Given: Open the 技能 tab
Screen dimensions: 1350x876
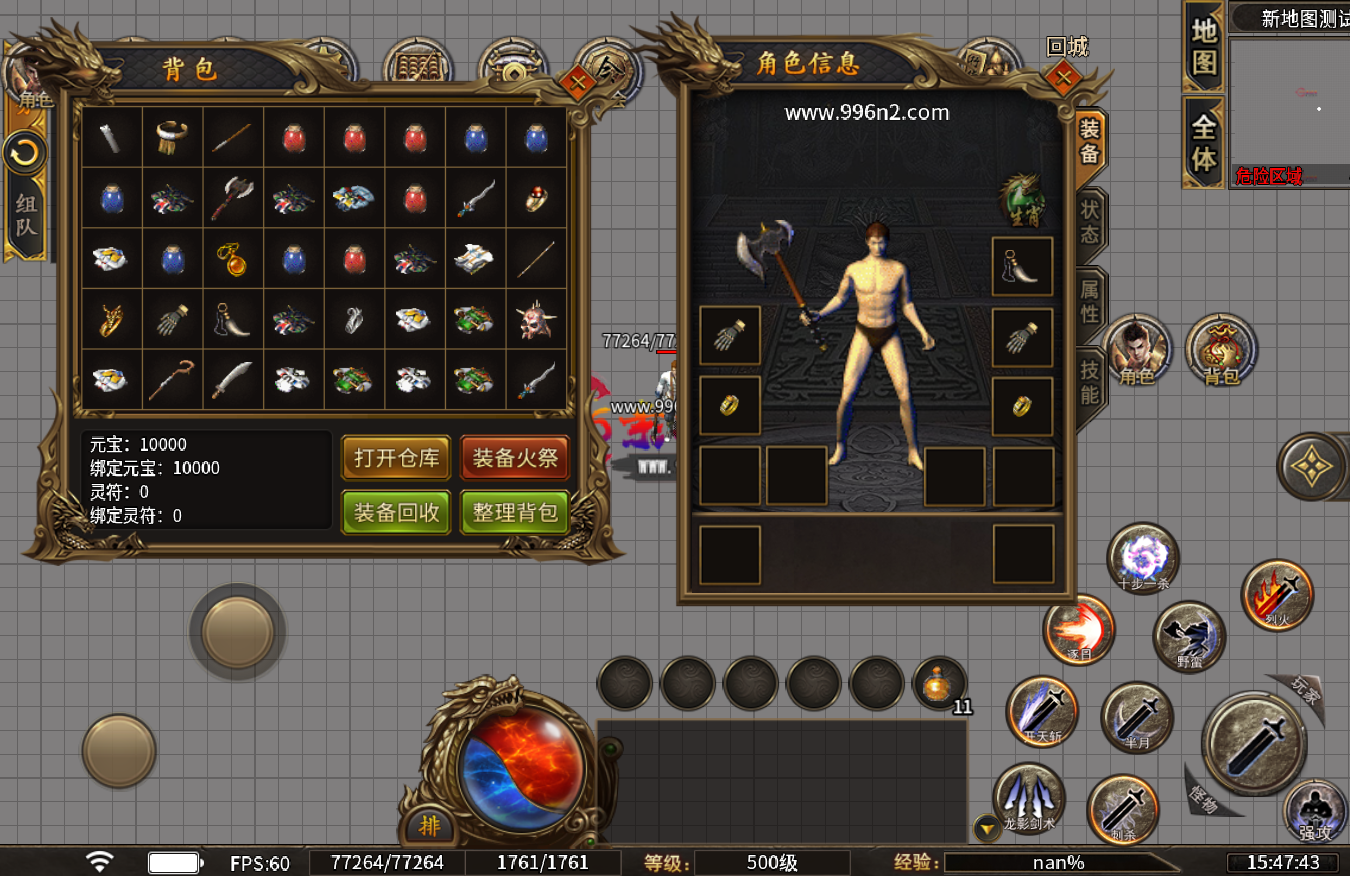Looking at the screenshot, I should 1089,382.
